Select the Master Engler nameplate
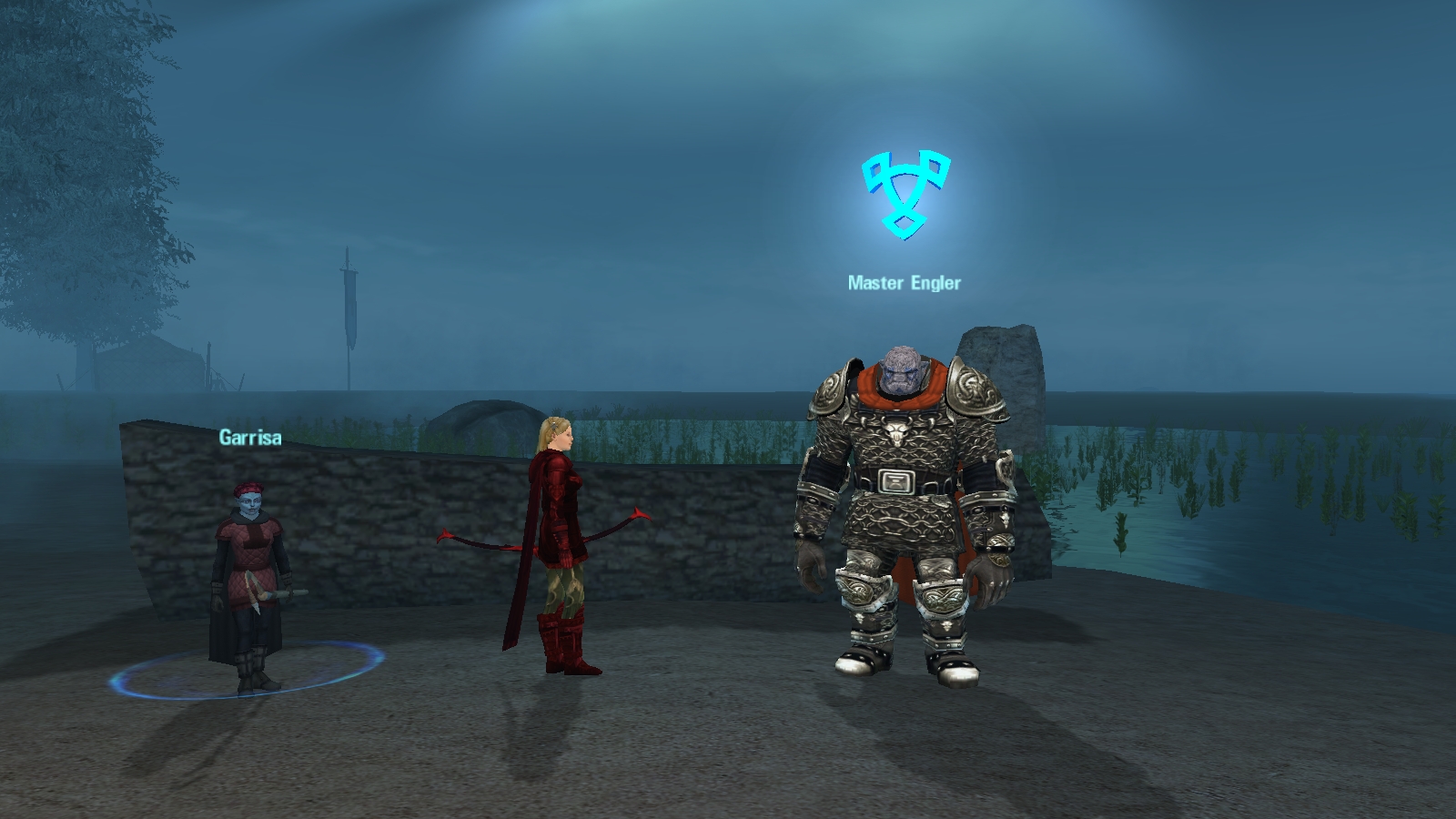1456x819 pixels. 904,283
